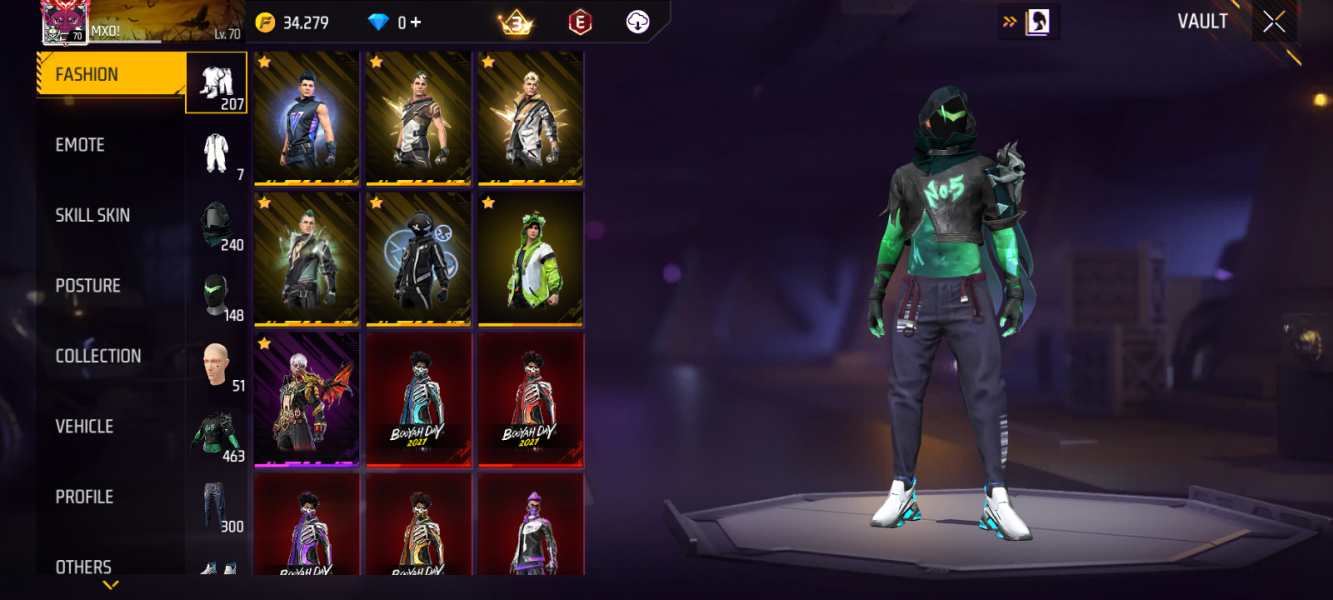Select the Skill Skin category

(x=92, y=215)
